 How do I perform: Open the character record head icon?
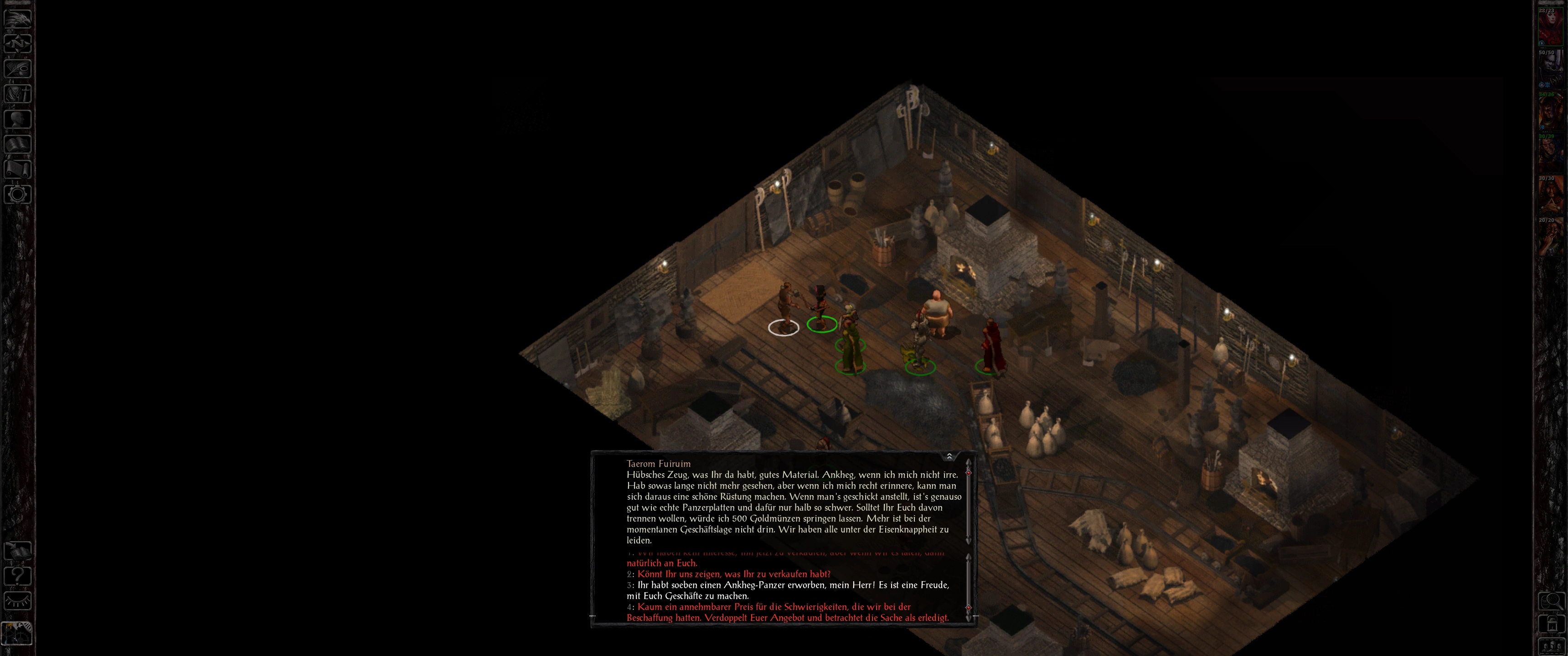point(17,118)
